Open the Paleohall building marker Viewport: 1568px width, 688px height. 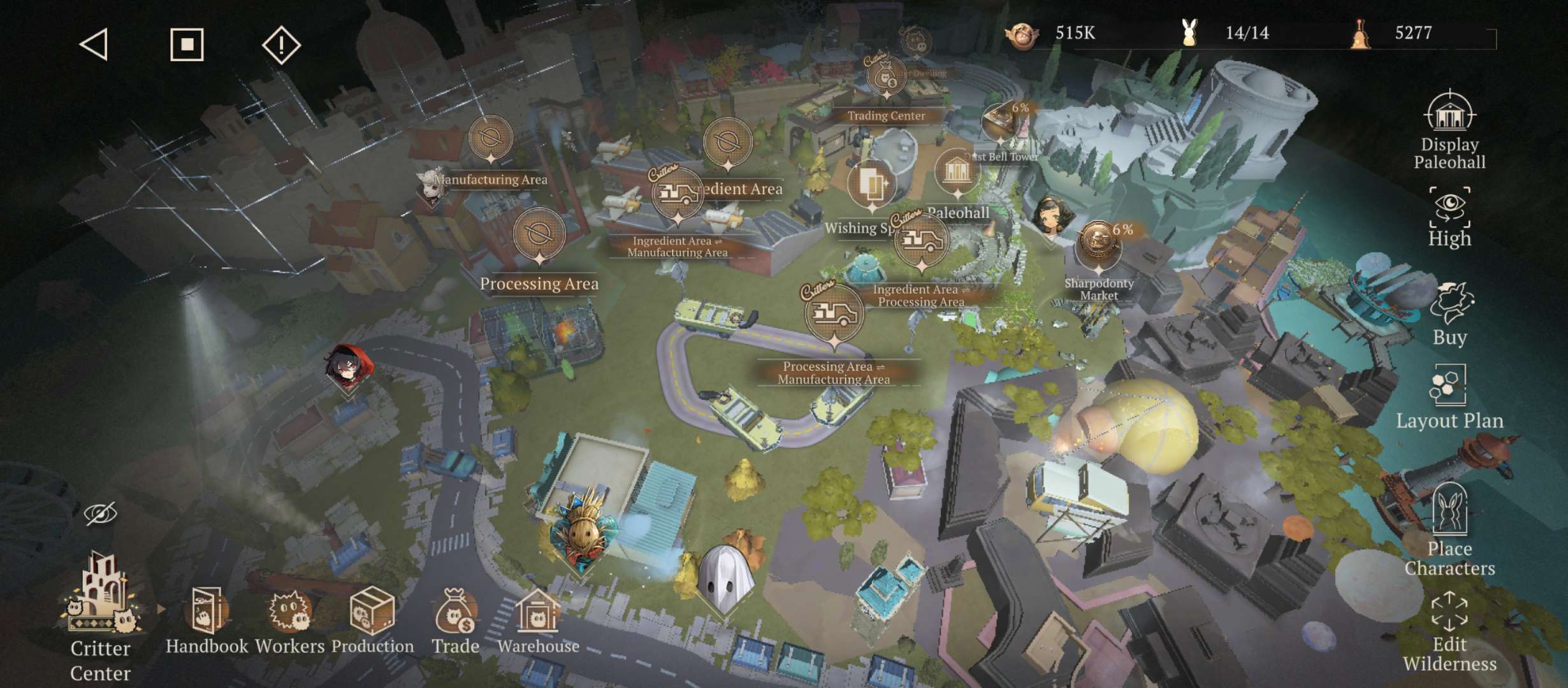[x=957, y=173]
